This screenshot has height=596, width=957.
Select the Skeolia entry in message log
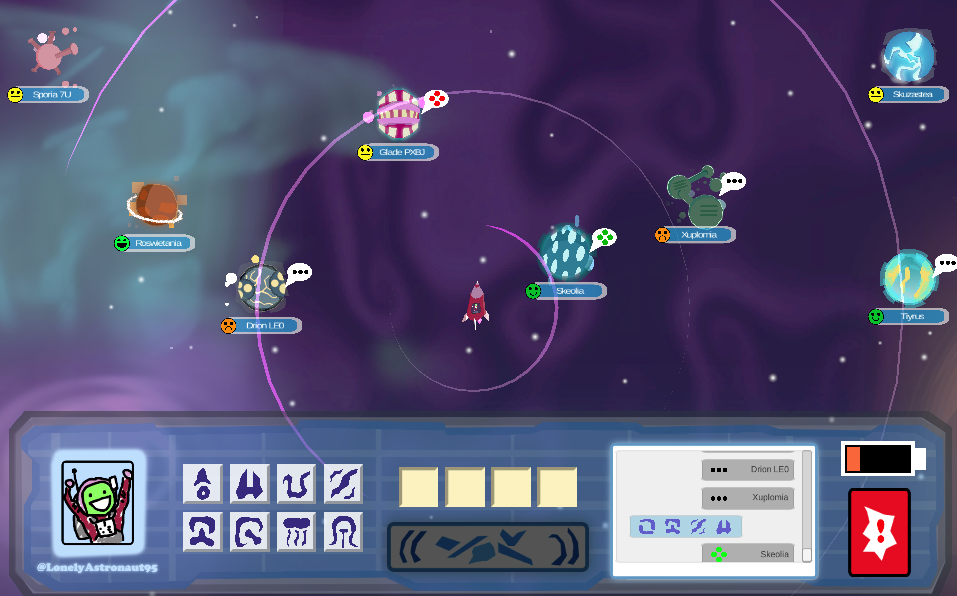(x=748, y=554)
